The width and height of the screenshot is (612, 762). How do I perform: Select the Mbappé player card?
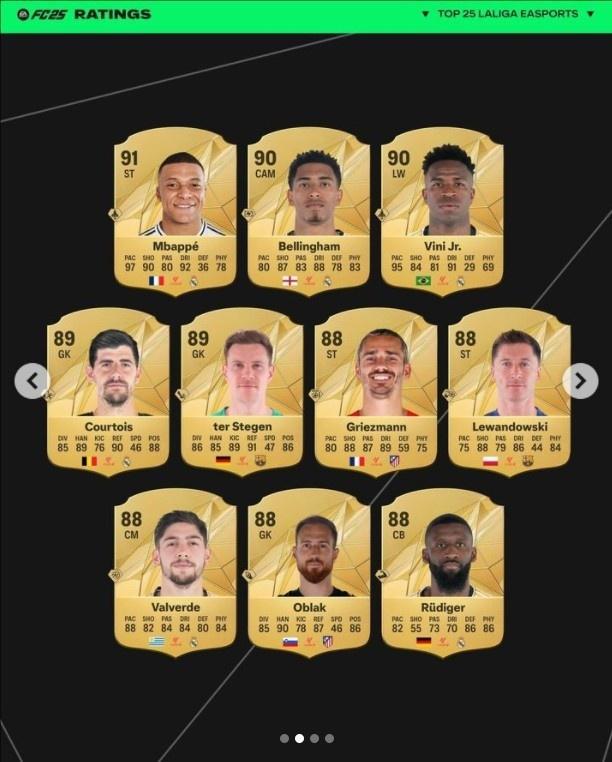175,212
